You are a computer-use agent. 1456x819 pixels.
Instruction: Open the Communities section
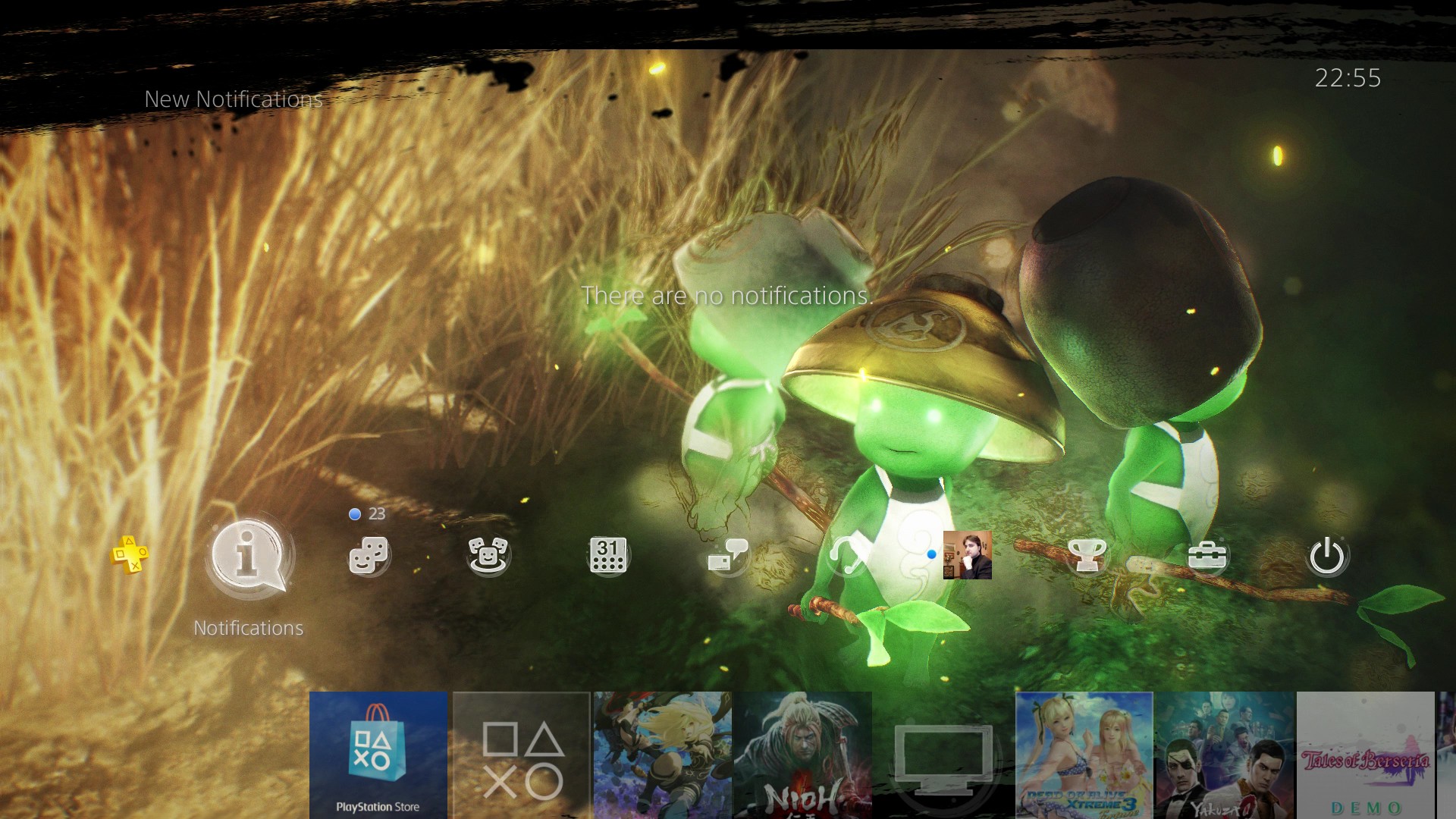pyautogui.click(x=491, y=556)
